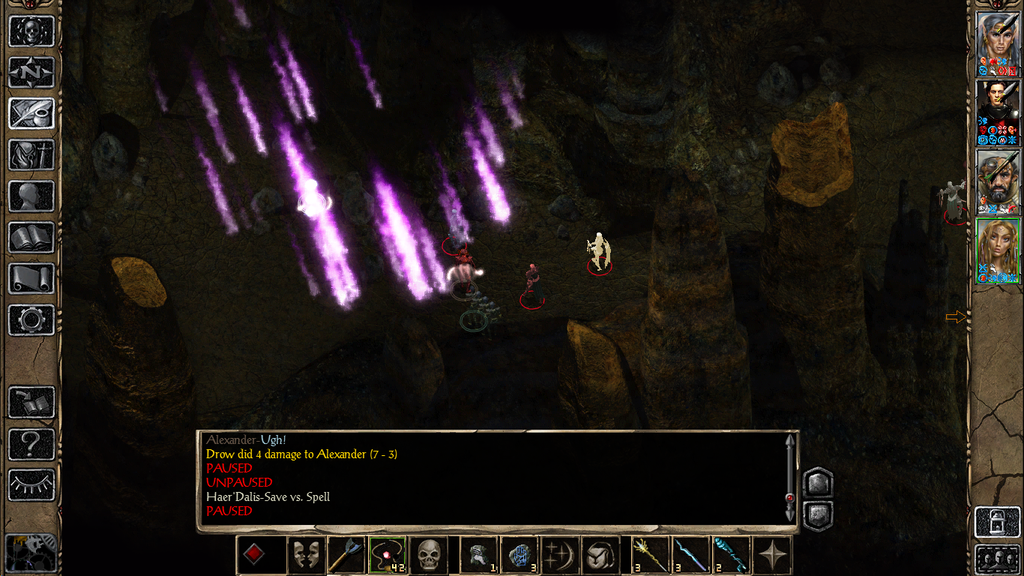The width and height of the screenshot is (1024, 576).
Task: Select the sling weapon slot with 42 ammo
Action: click(x=386, y=555)
